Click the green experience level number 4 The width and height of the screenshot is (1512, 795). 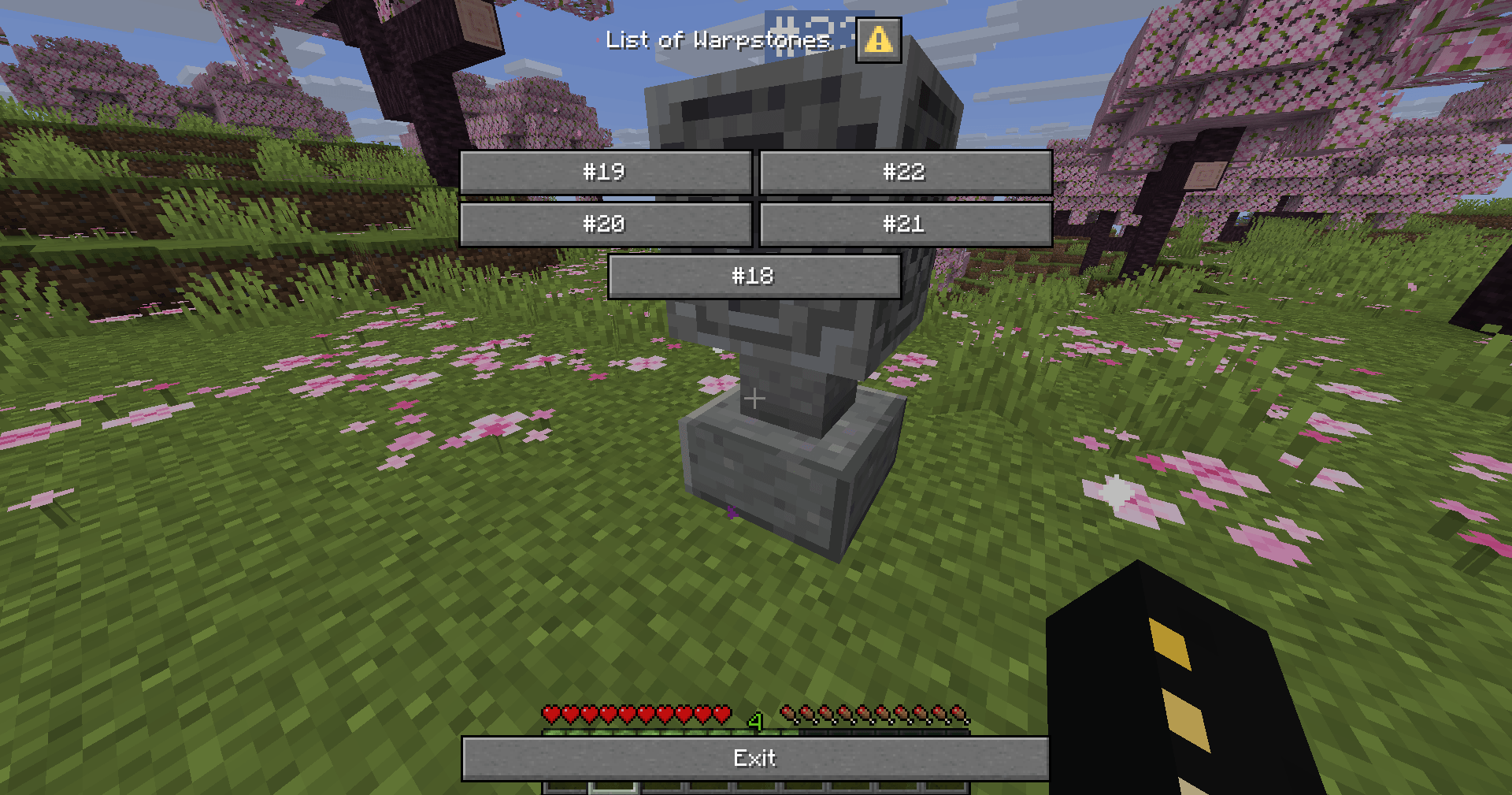coord(755,719)
